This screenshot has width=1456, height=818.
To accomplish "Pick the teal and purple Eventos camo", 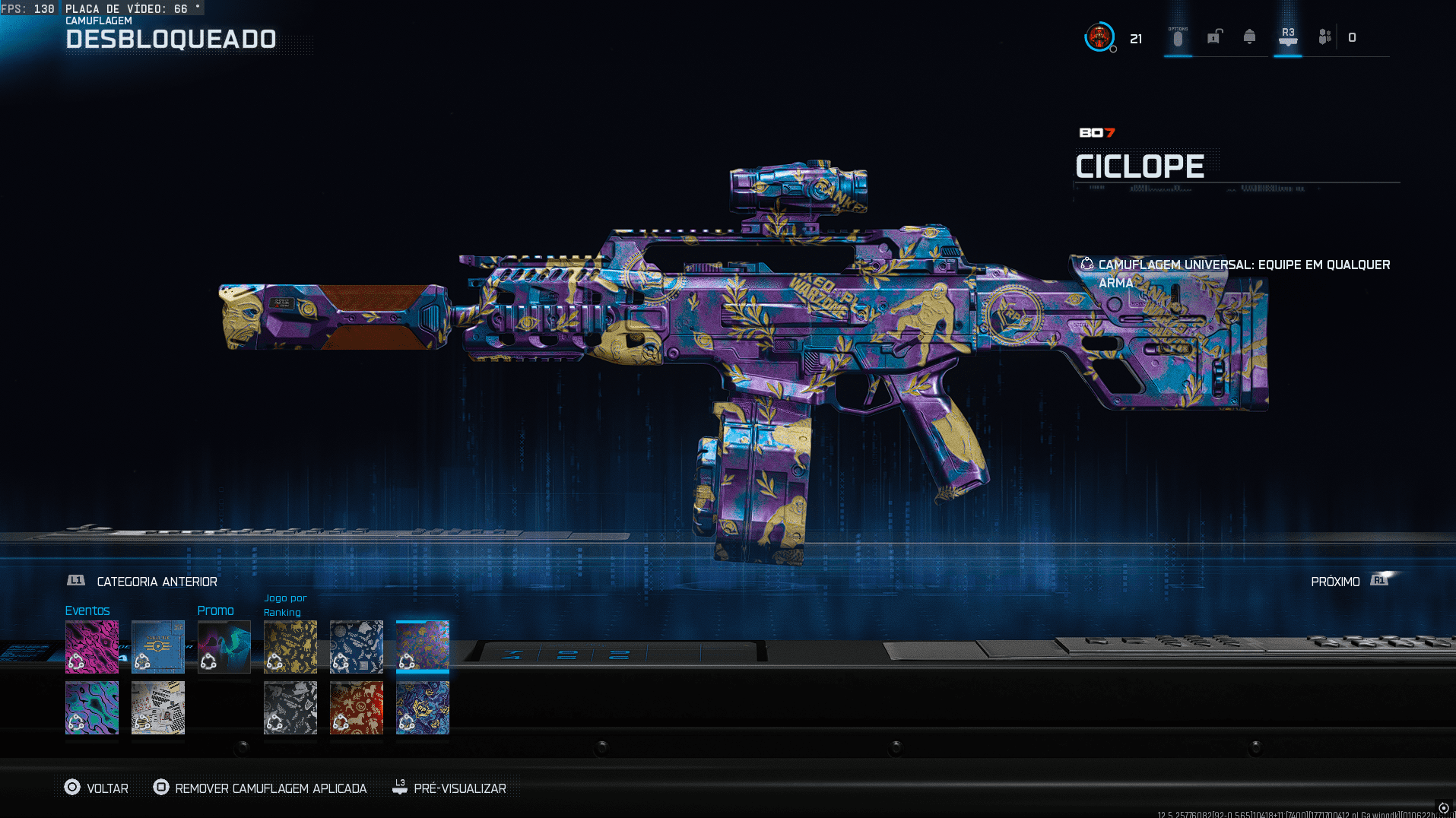I will [92, 708].
